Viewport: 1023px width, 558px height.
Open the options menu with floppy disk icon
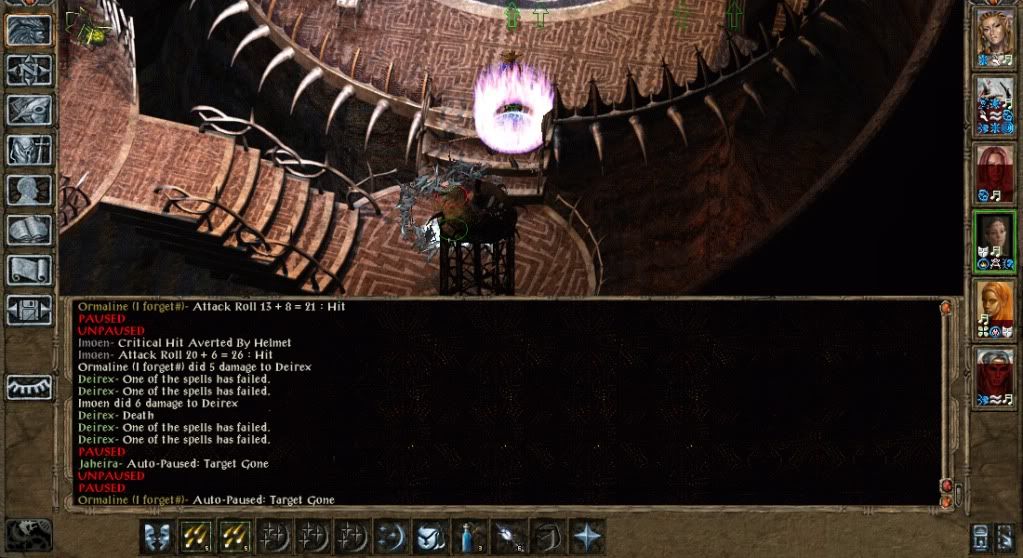point(29,310)
